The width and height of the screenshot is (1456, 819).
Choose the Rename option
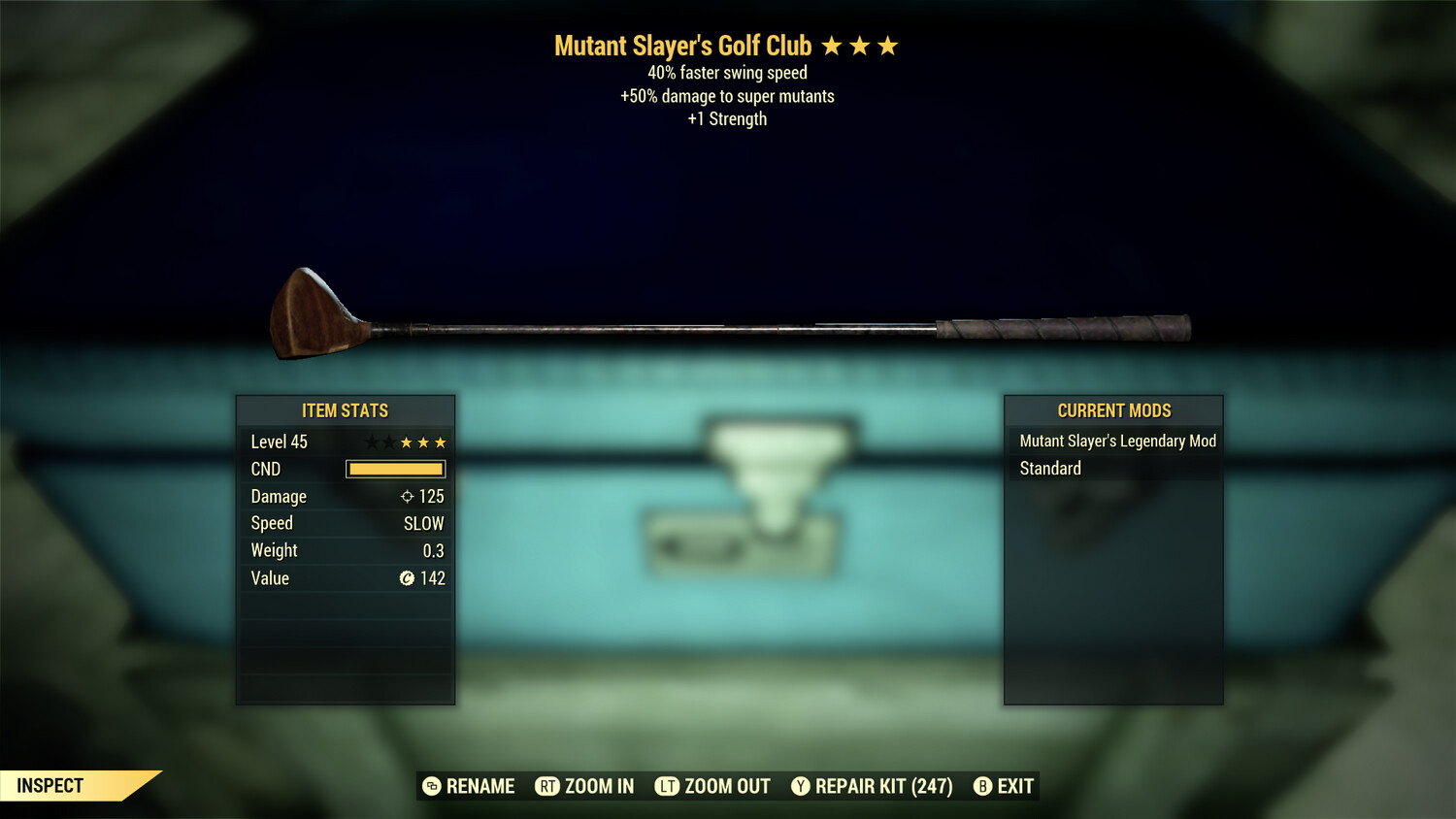(x=469, y=786)
